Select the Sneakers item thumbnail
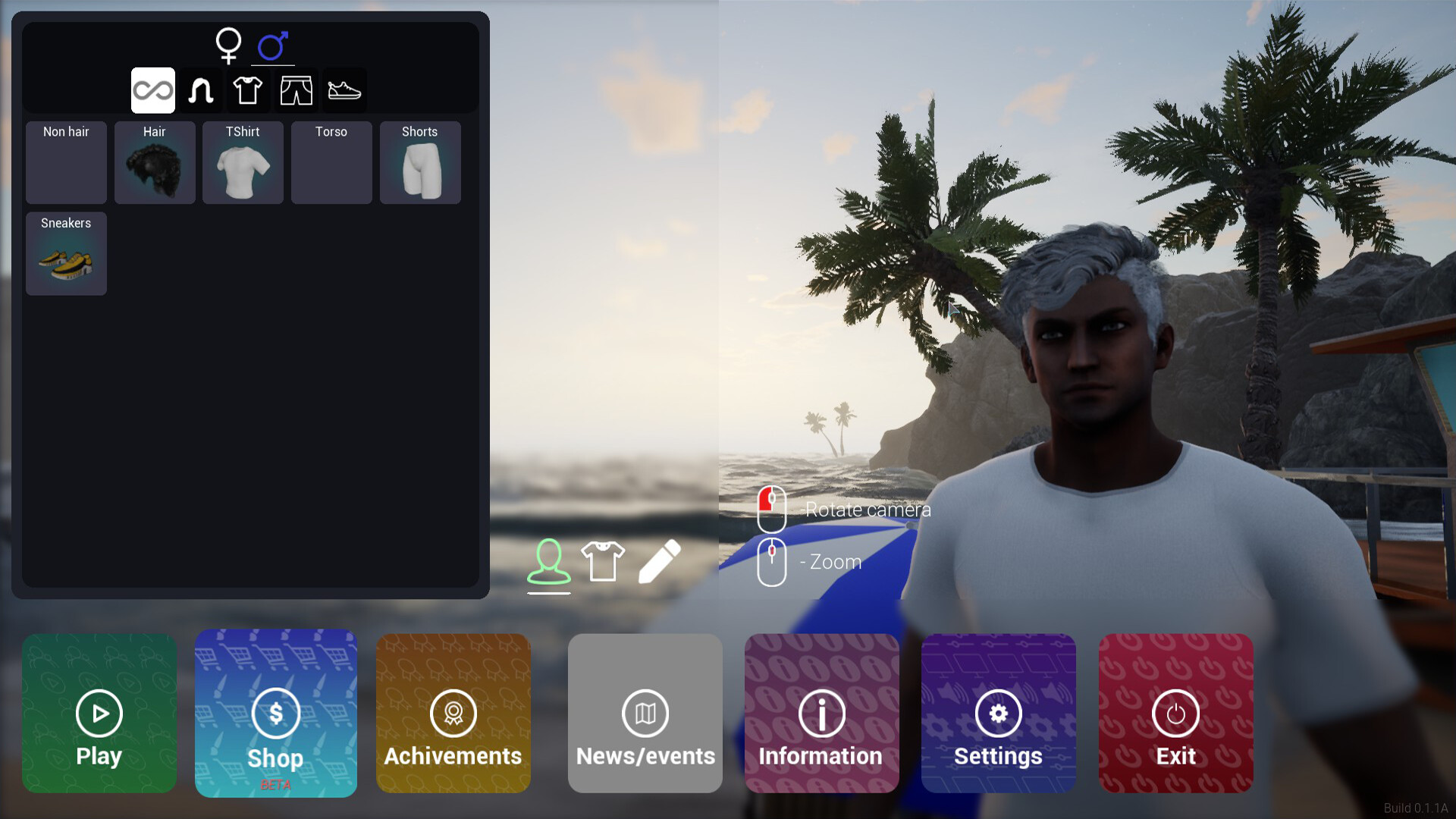The width and height of the screenshot is (1456, 819). tap(66, 254)
